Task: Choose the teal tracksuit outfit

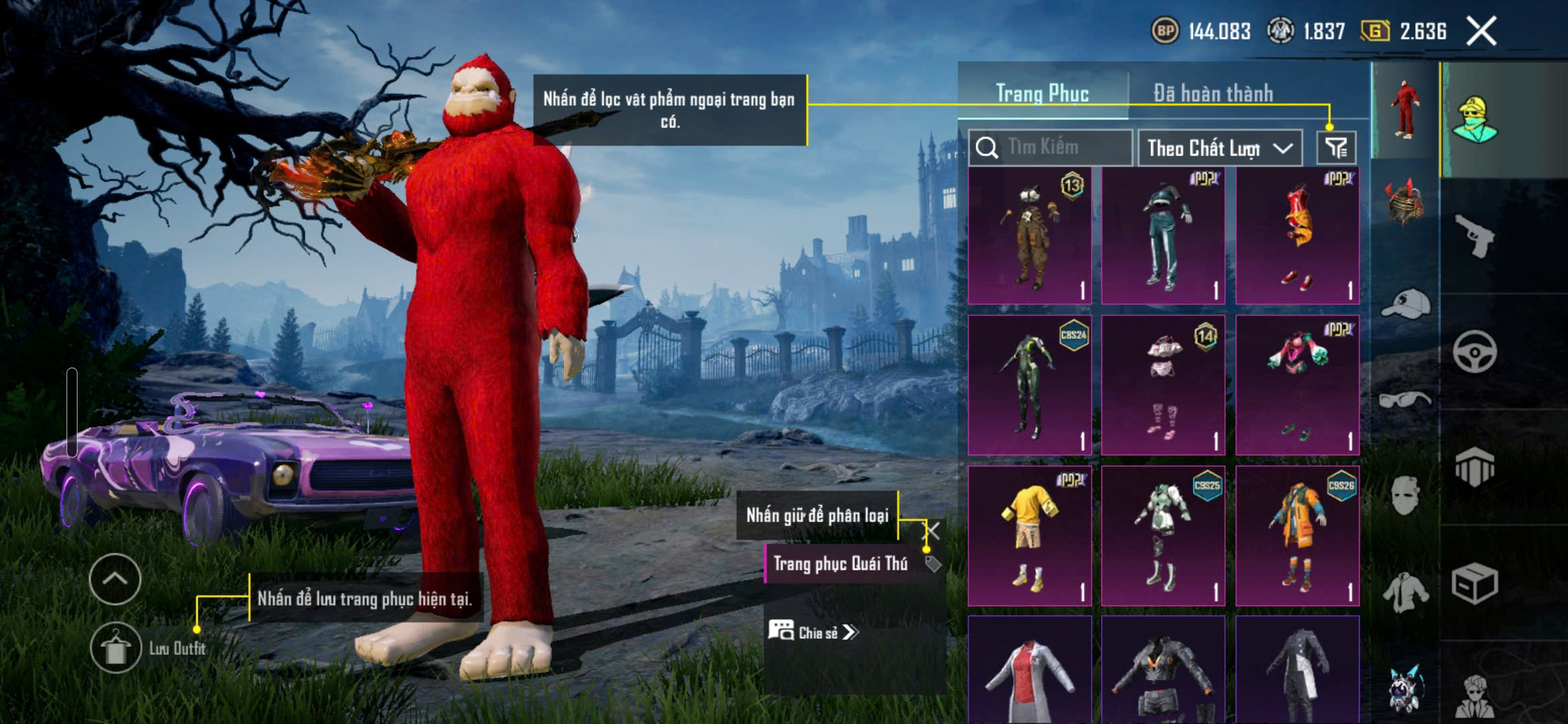Action: [x=1163, y=236]
